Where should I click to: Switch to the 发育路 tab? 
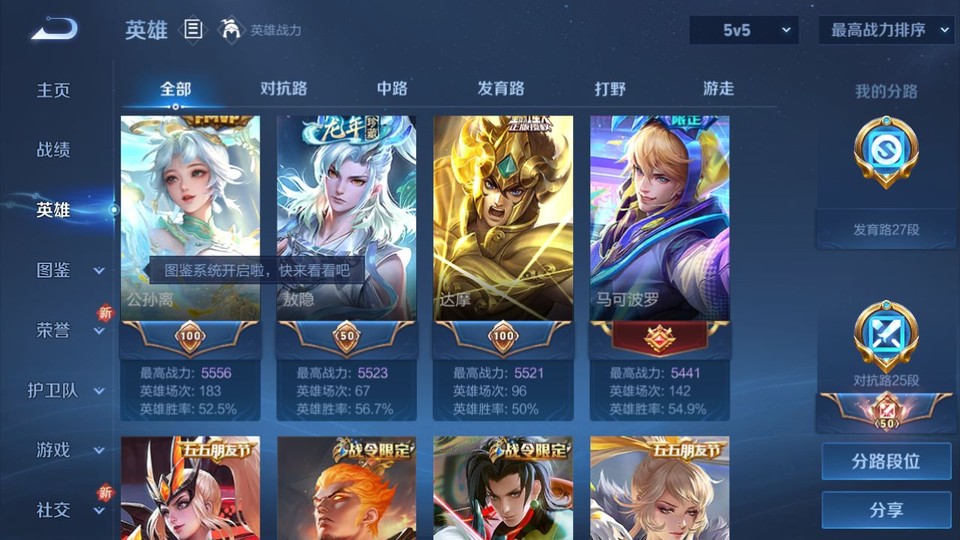[x=501, y=88]
